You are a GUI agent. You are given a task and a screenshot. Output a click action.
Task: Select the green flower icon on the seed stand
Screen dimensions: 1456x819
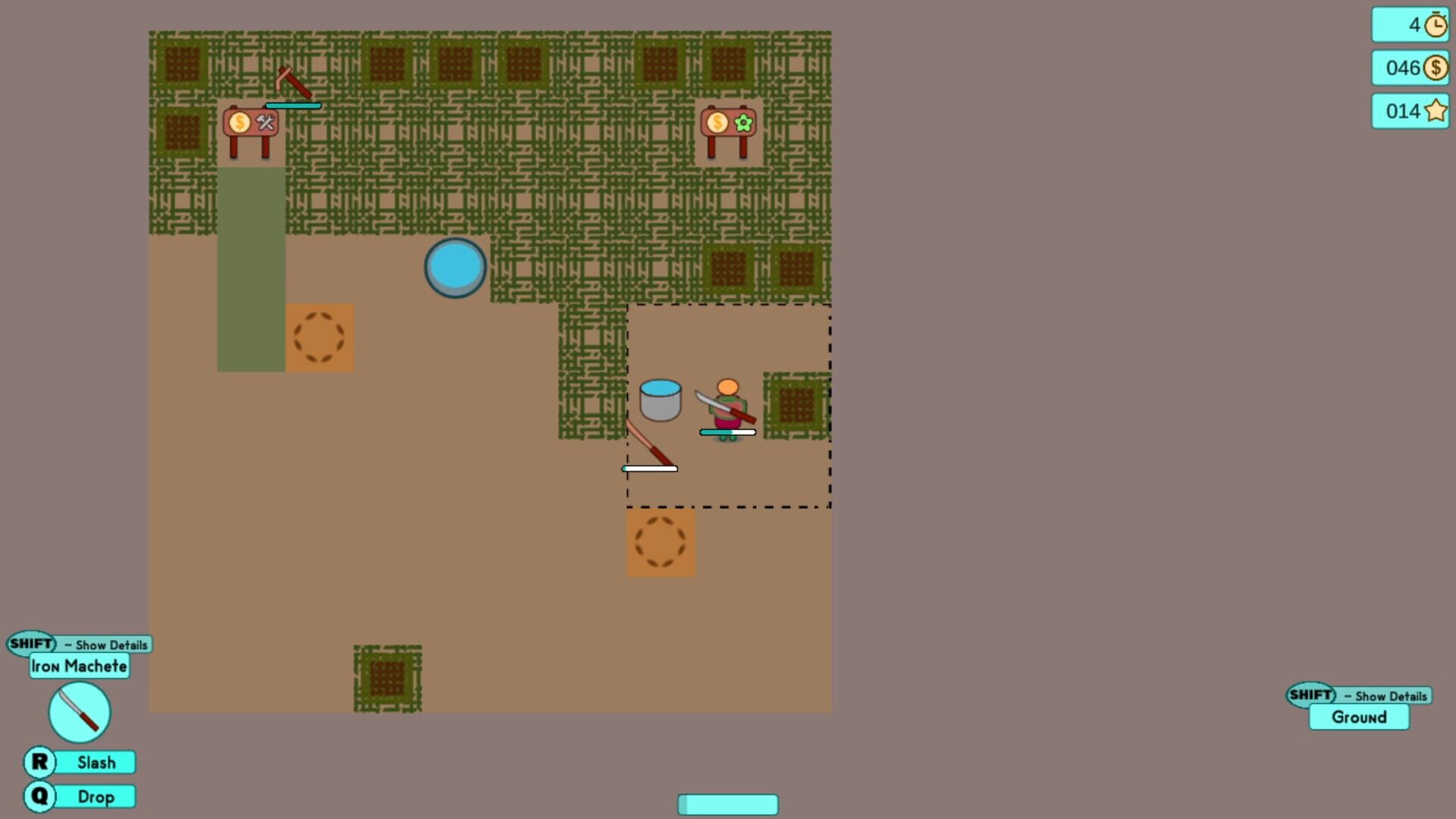(x=743, y=121)
